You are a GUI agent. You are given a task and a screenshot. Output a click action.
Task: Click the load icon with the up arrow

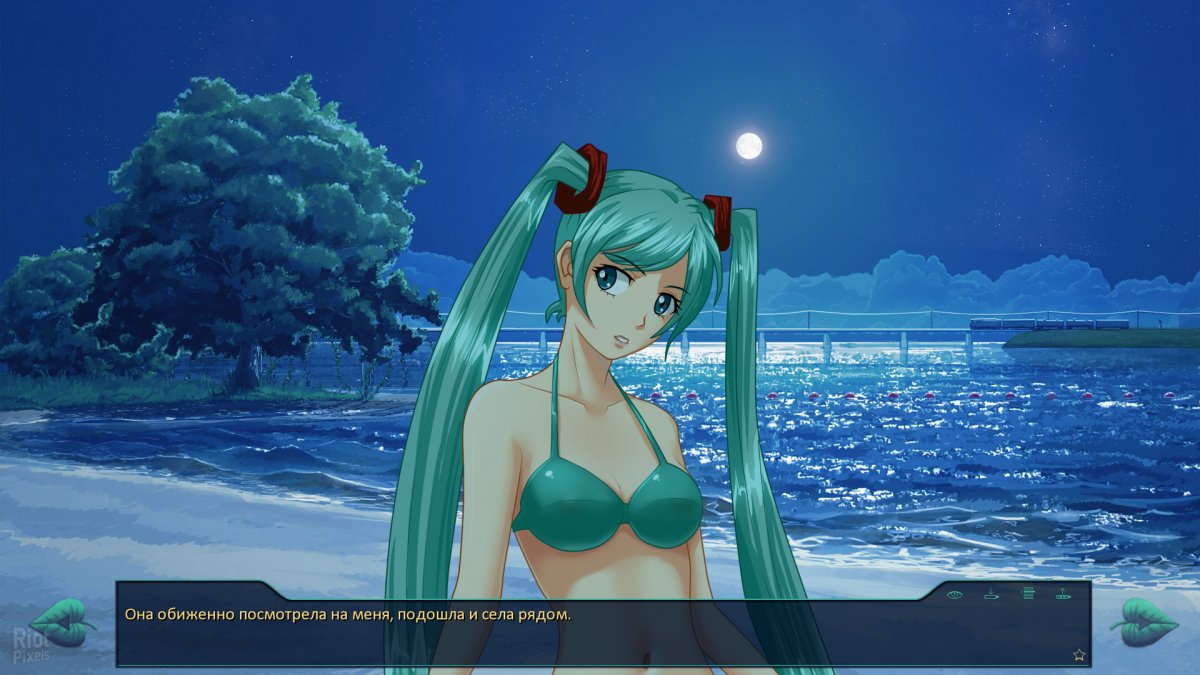tap(1062, 595)
